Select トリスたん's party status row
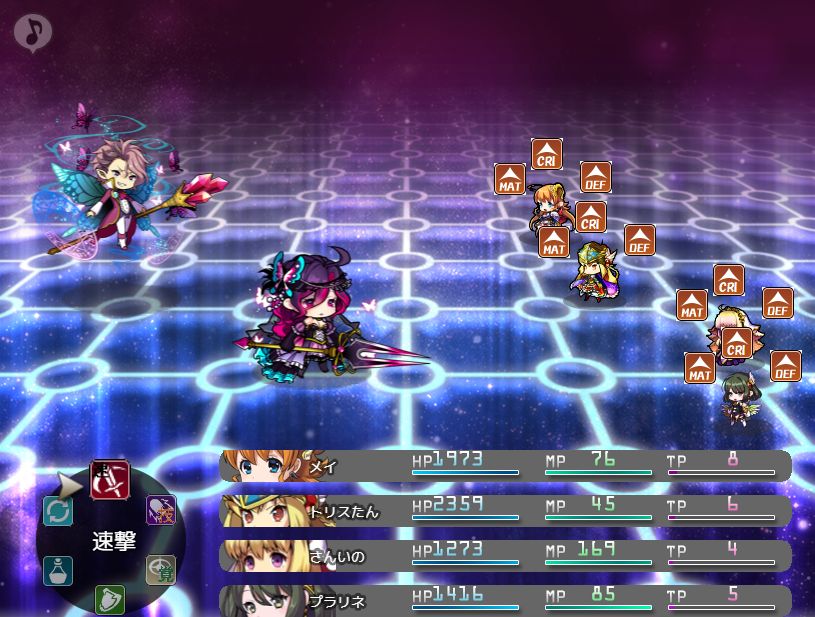815x617 pixels. click(505, 511)
